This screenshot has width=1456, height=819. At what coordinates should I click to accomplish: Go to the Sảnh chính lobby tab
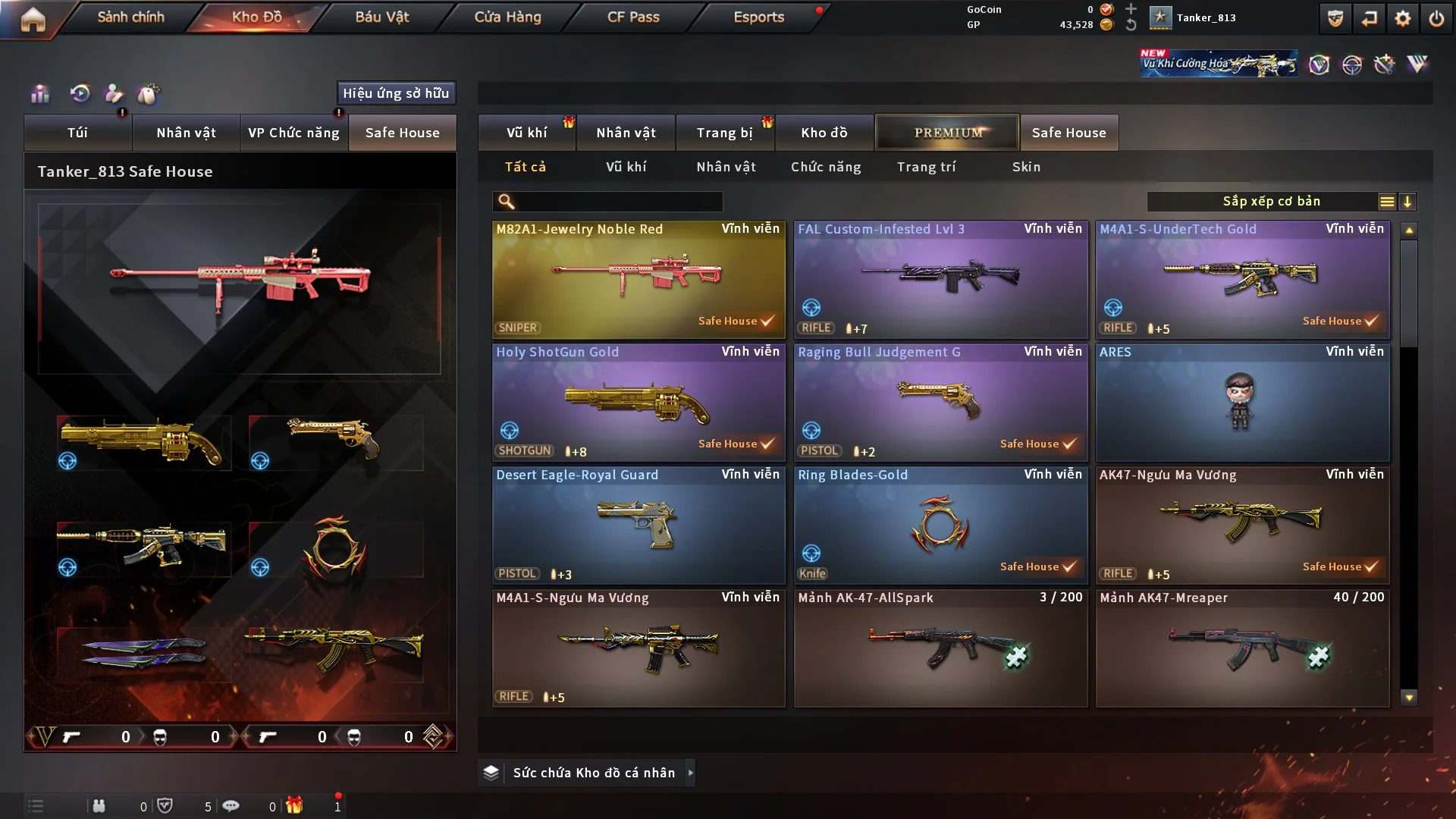(130, 17)
